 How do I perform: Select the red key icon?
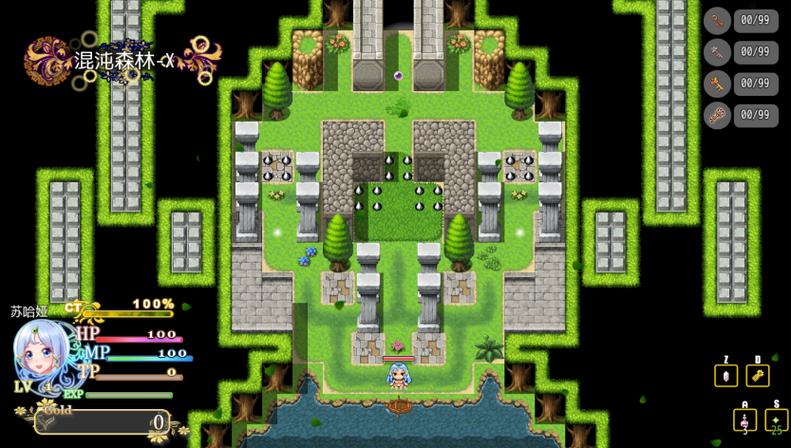point(718,20)
